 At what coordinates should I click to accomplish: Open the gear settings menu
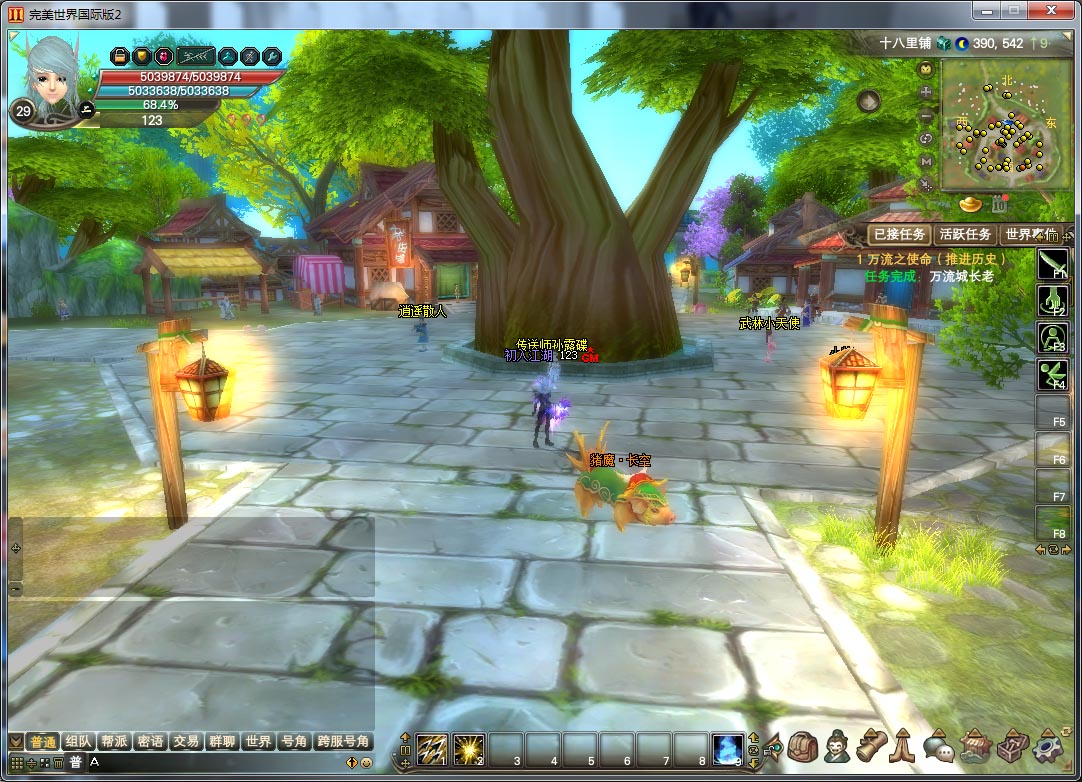pyautogui.click(x=1047, y=746)
